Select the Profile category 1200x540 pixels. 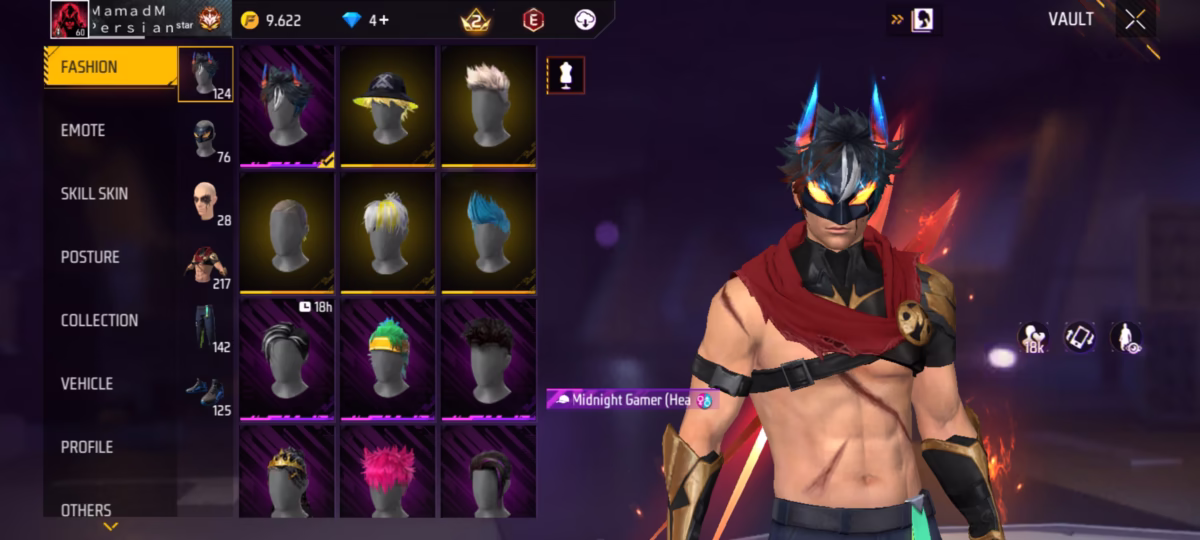110,447
